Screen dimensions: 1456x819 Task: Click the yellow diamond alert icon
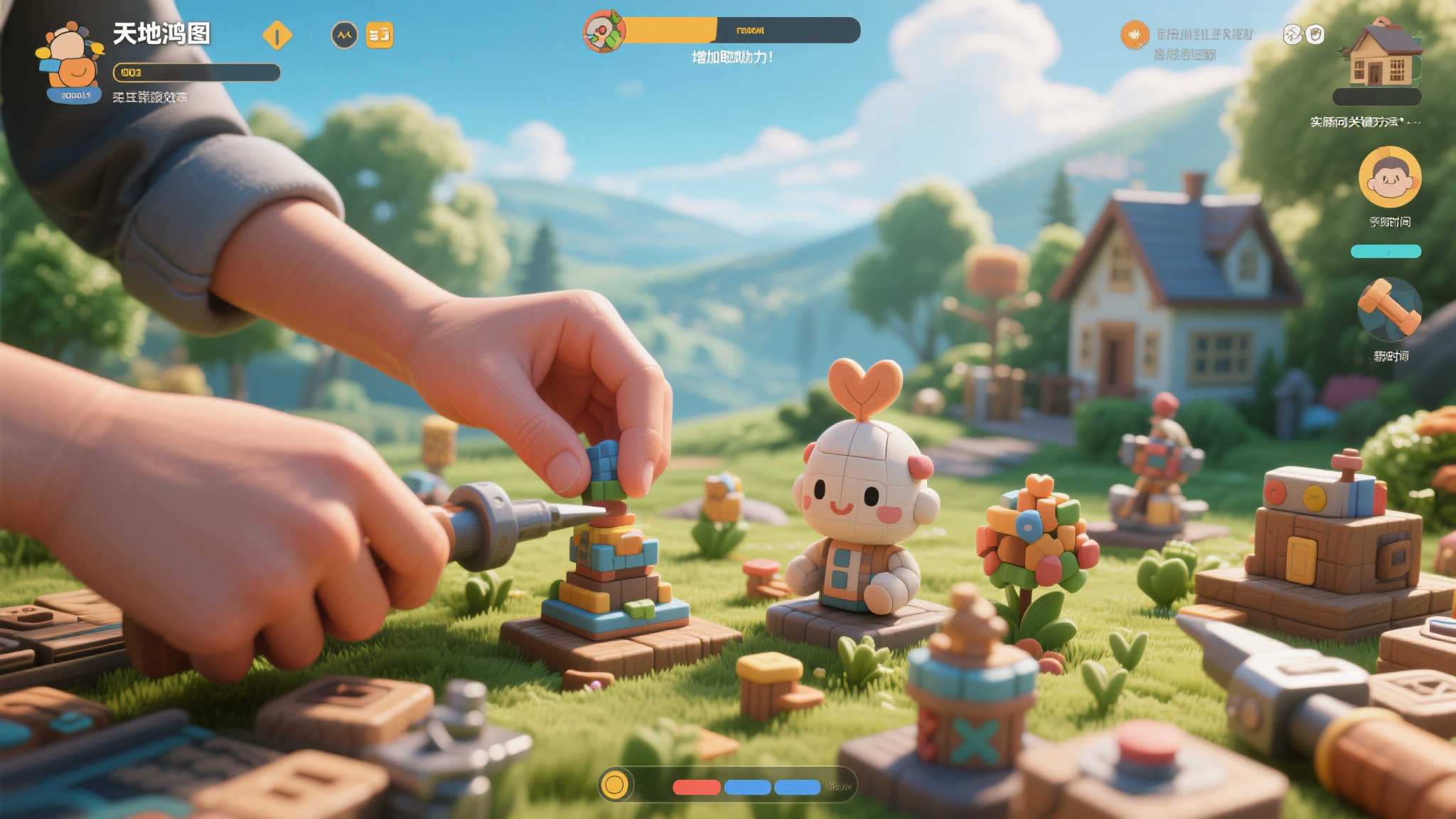click(x=277, y=35)
